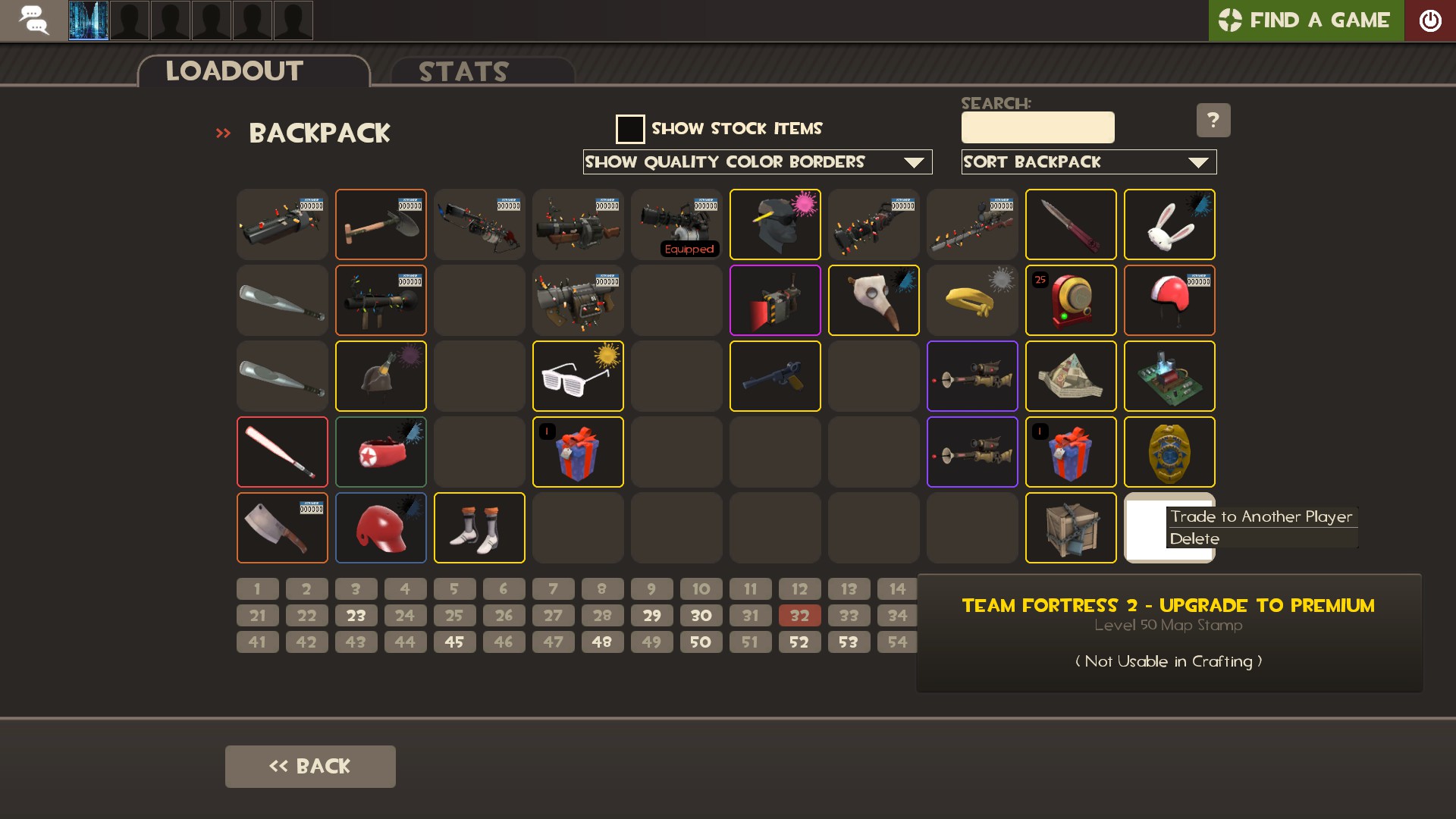The height and width of the screenshot is (819, 1456).
Task: Expand the Sort Backpack dropdown
Action: point(1088,162)
